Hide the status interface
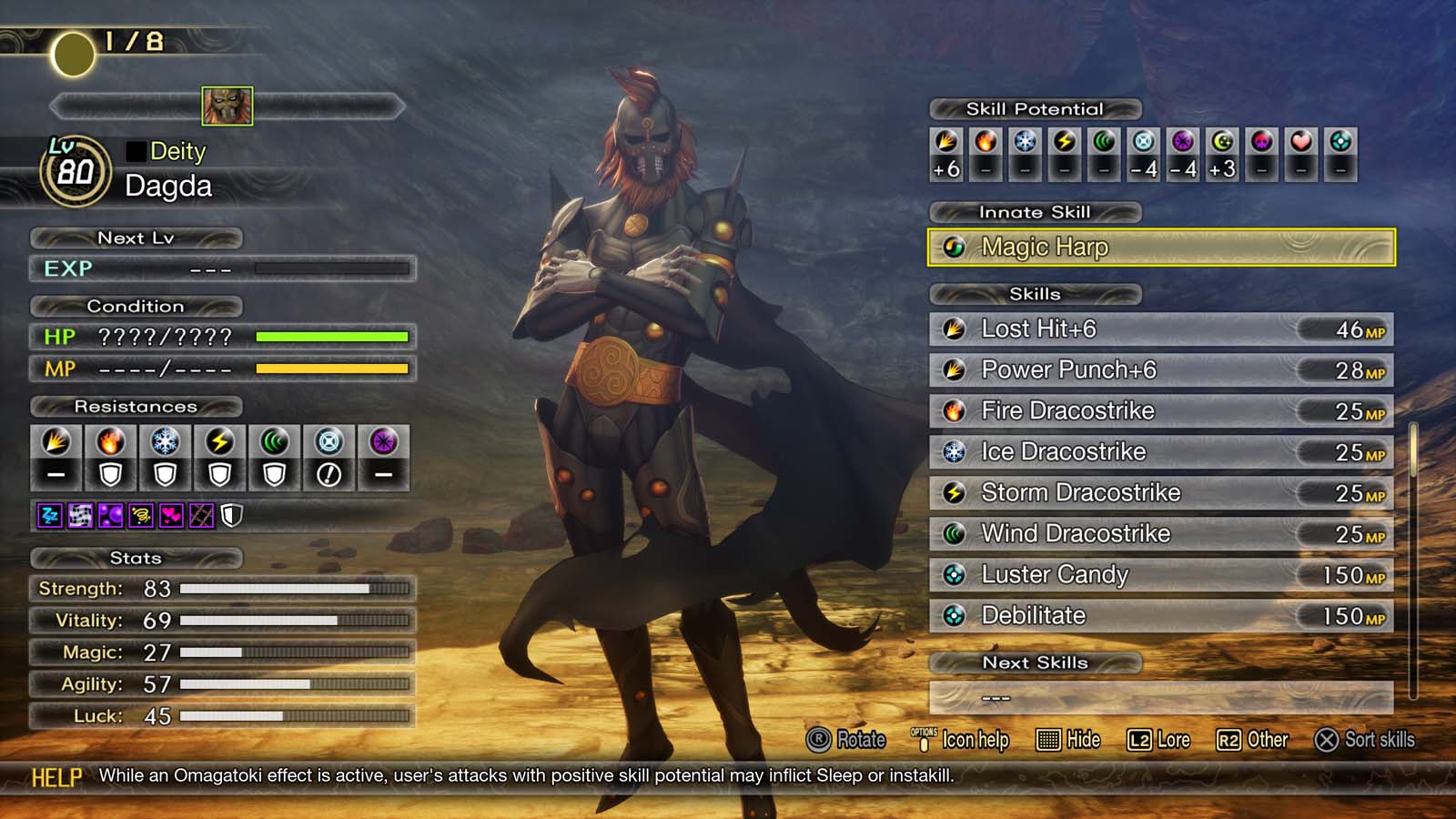This screenshot has height=819, width=1456. coord(1068,740)
